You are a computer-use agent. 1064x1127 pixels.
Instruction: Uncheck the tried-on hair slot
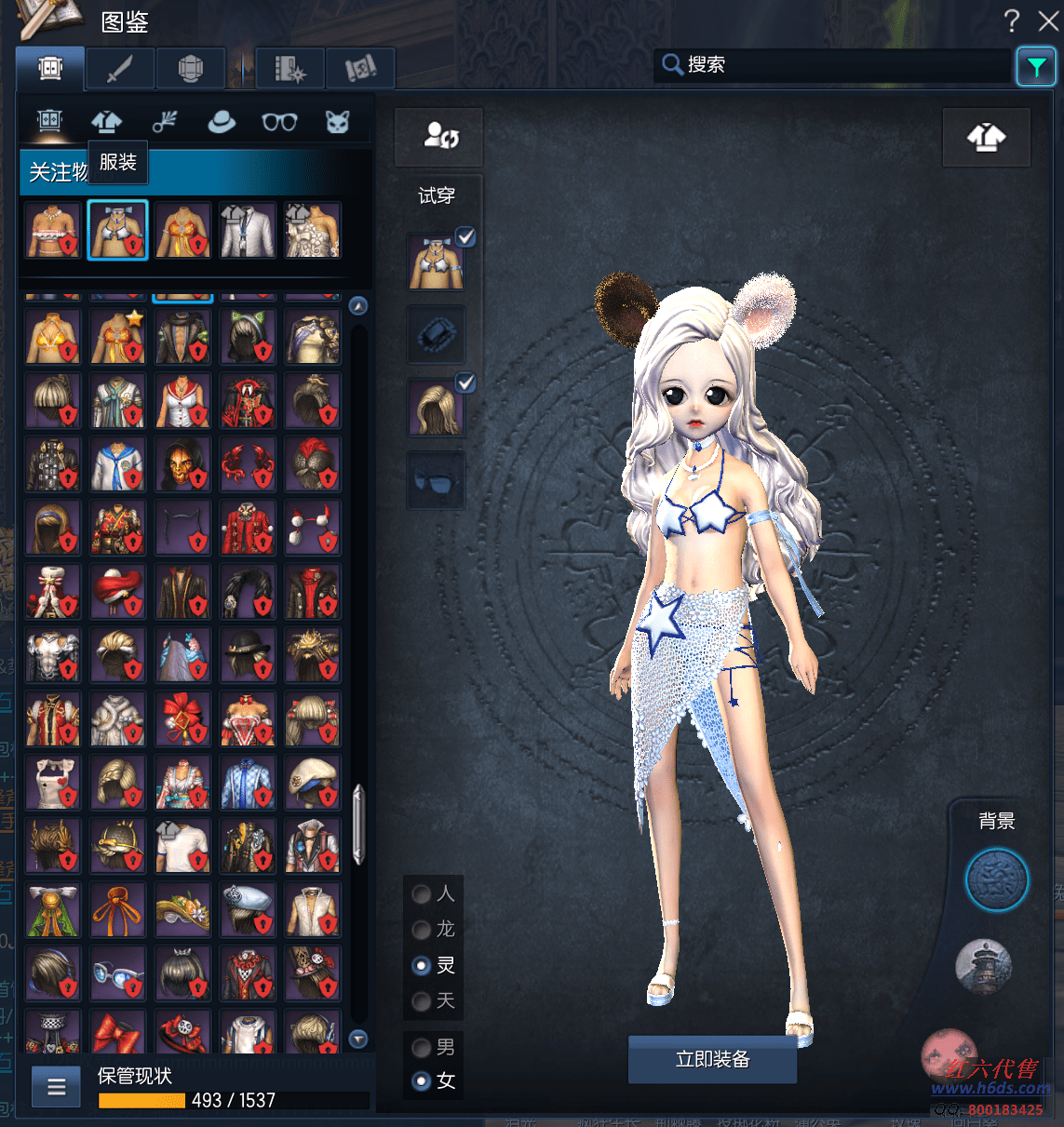click(x=466, y=382)
